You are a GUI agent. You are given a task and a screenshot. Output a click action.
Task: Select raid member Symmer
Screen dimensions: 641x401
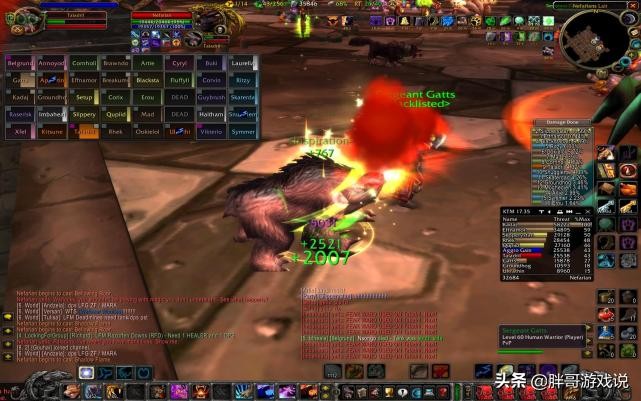pyautogui.click(x=242, y=131)
